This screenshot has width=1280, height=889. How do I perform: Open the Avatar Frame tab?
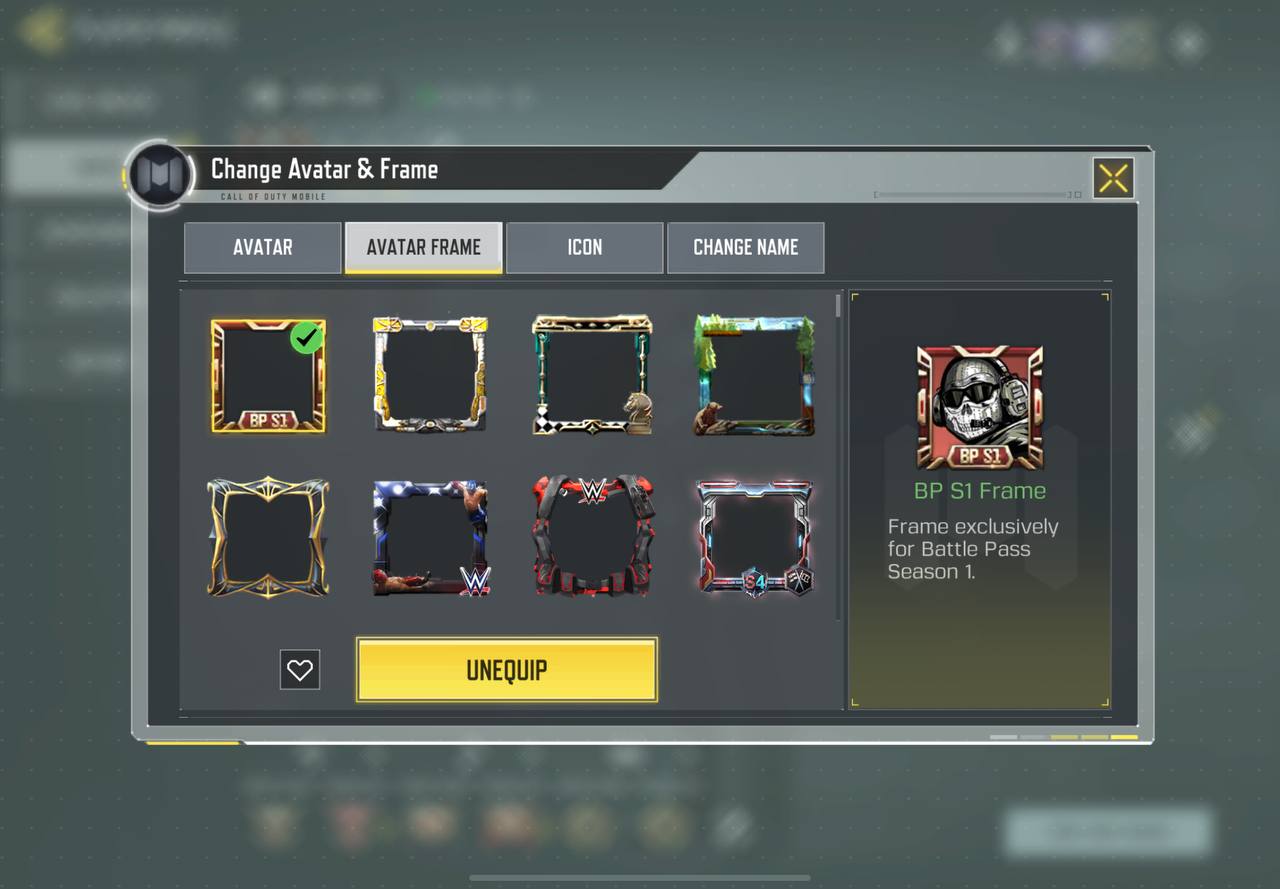tap(423, 247)
